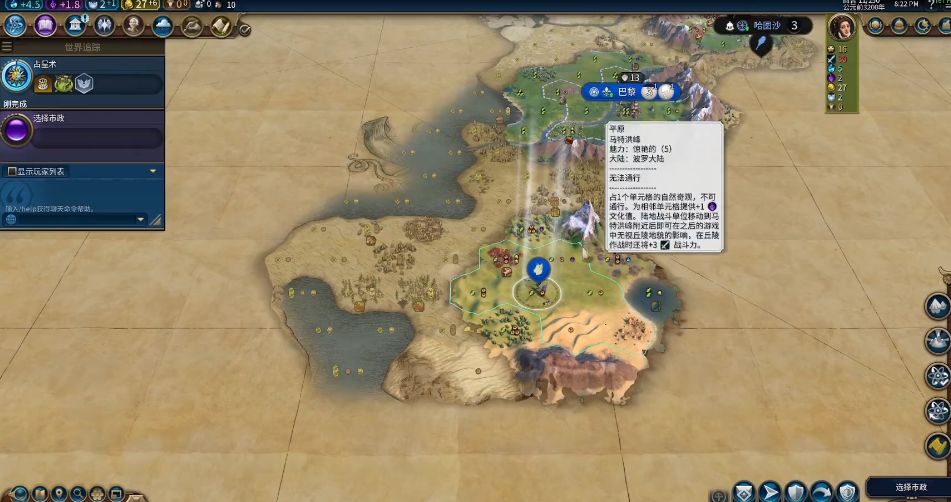
Task: Open the climate cloud icon in top bar
Action: coord(163,26)
